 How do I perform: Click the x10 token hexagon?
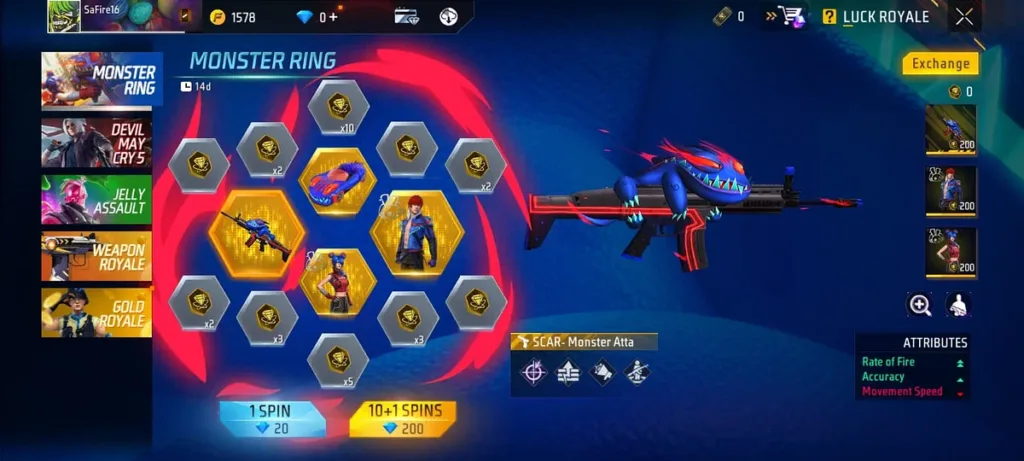338,107
